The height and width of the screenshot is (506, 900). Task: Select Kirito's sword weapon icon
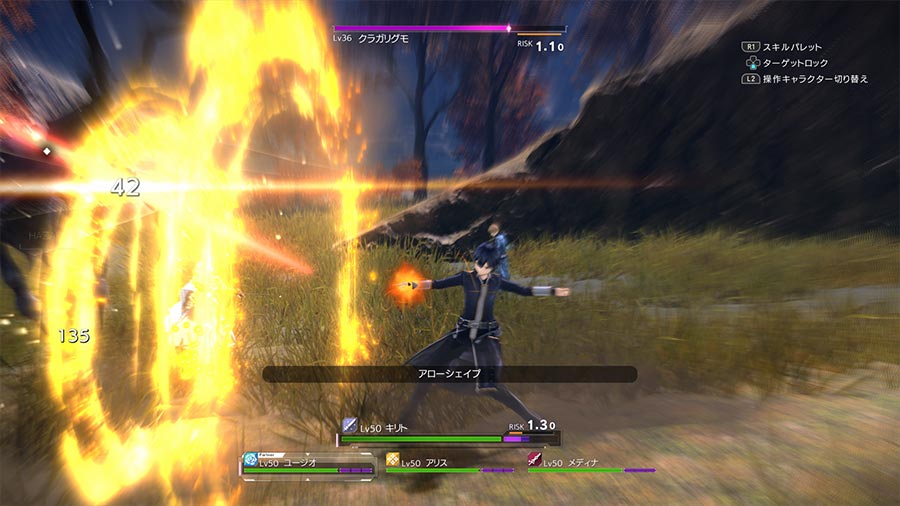pos(349,425)
